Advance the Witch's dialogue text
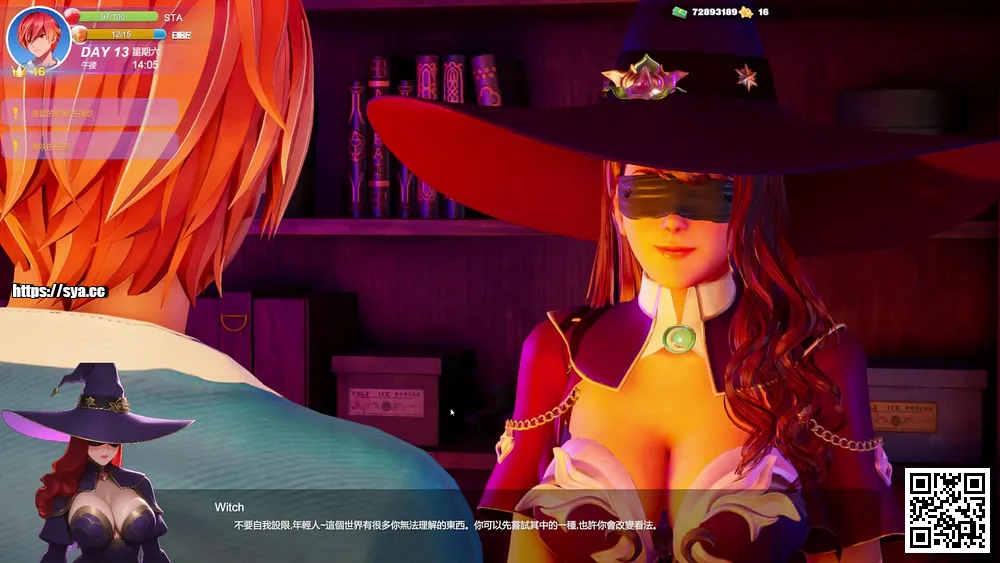The width and height of the screenshot is (1000, 563). click(x=444, y=525)
